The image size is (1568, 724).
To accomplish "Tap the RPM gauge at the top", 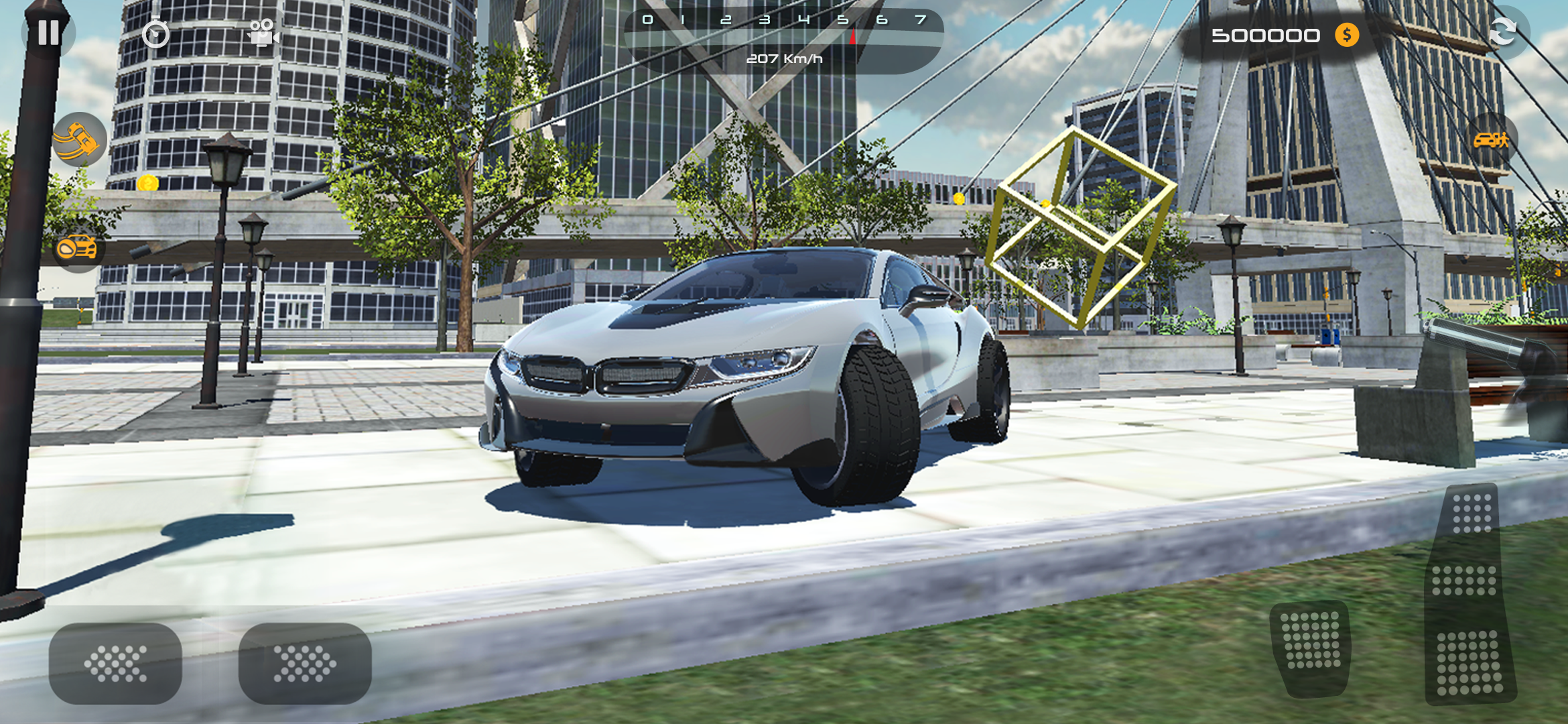I will [x=784, y=20].
